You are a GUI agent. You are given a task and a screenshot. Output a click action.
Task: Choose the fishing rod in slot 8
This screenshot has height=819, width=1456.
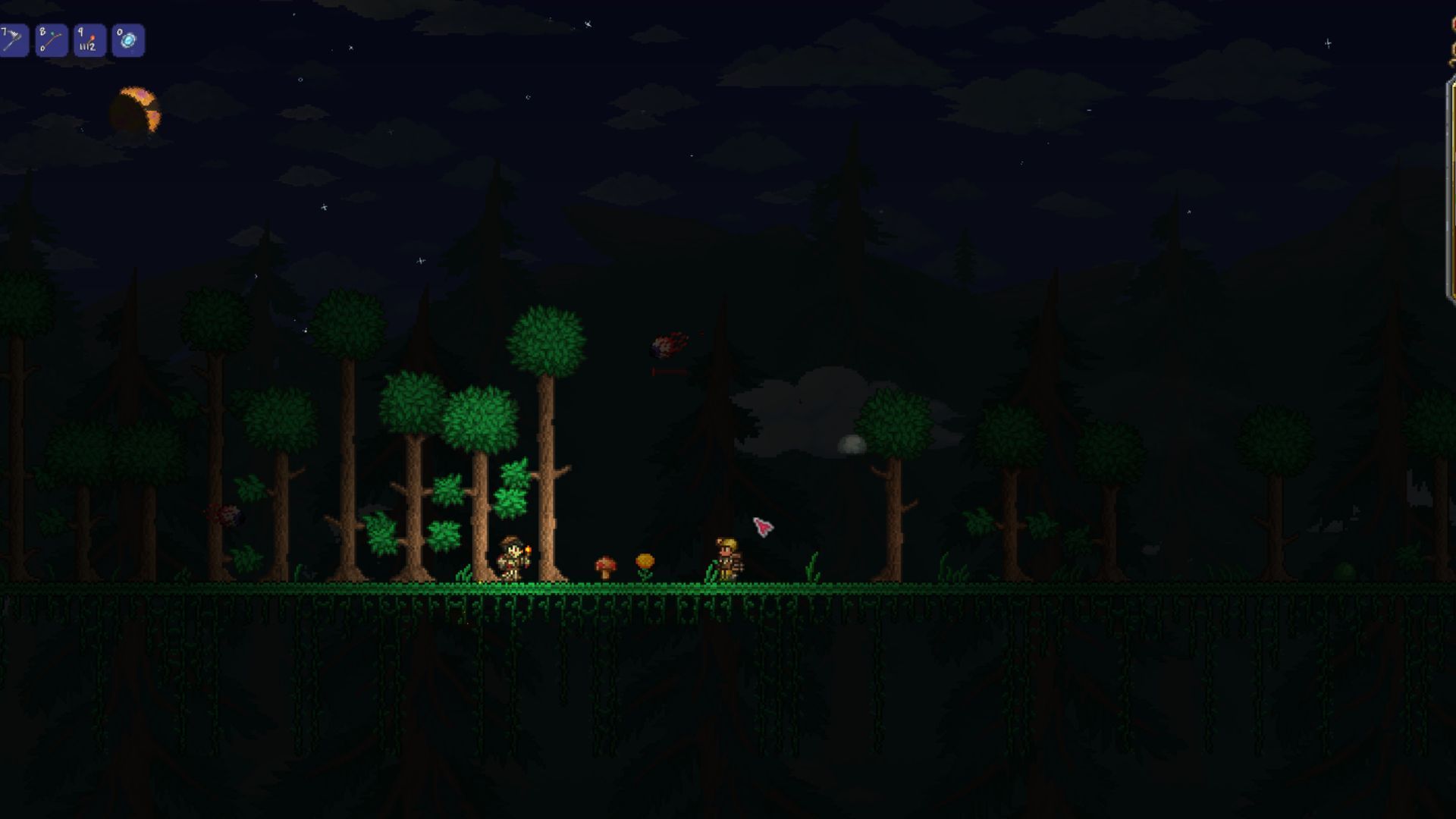tap(52, 41)
